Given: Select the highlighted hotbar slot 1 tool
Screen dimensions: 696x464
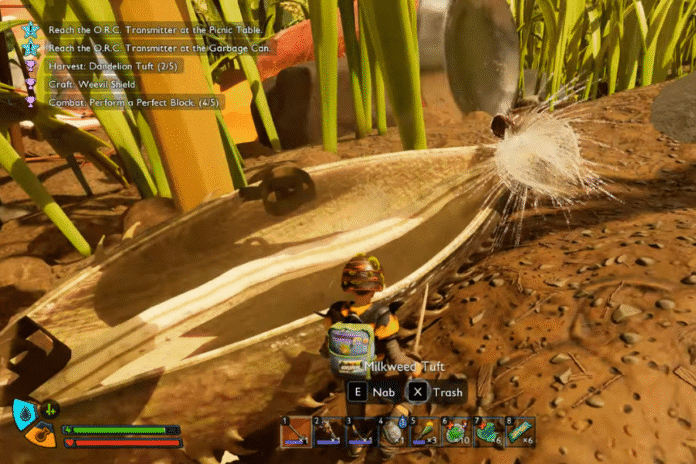Looking at the screenshot, I should (296, 431).
